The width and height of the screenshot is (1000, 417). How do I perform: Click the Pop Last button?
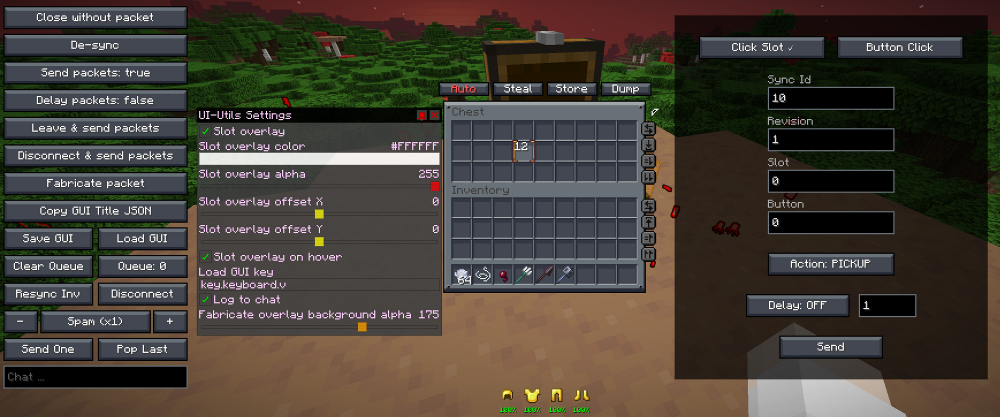[x=142, y=349]
